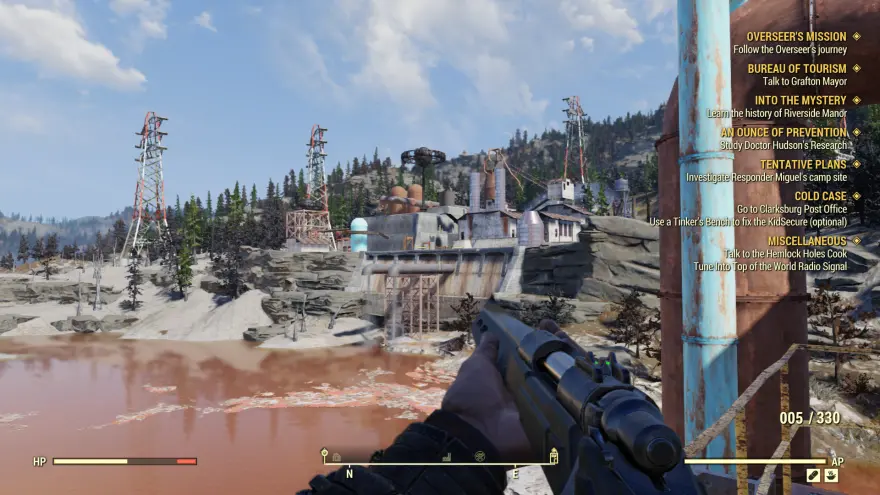
Task: Click the compass bar's East marker
Action: point(516,472)
